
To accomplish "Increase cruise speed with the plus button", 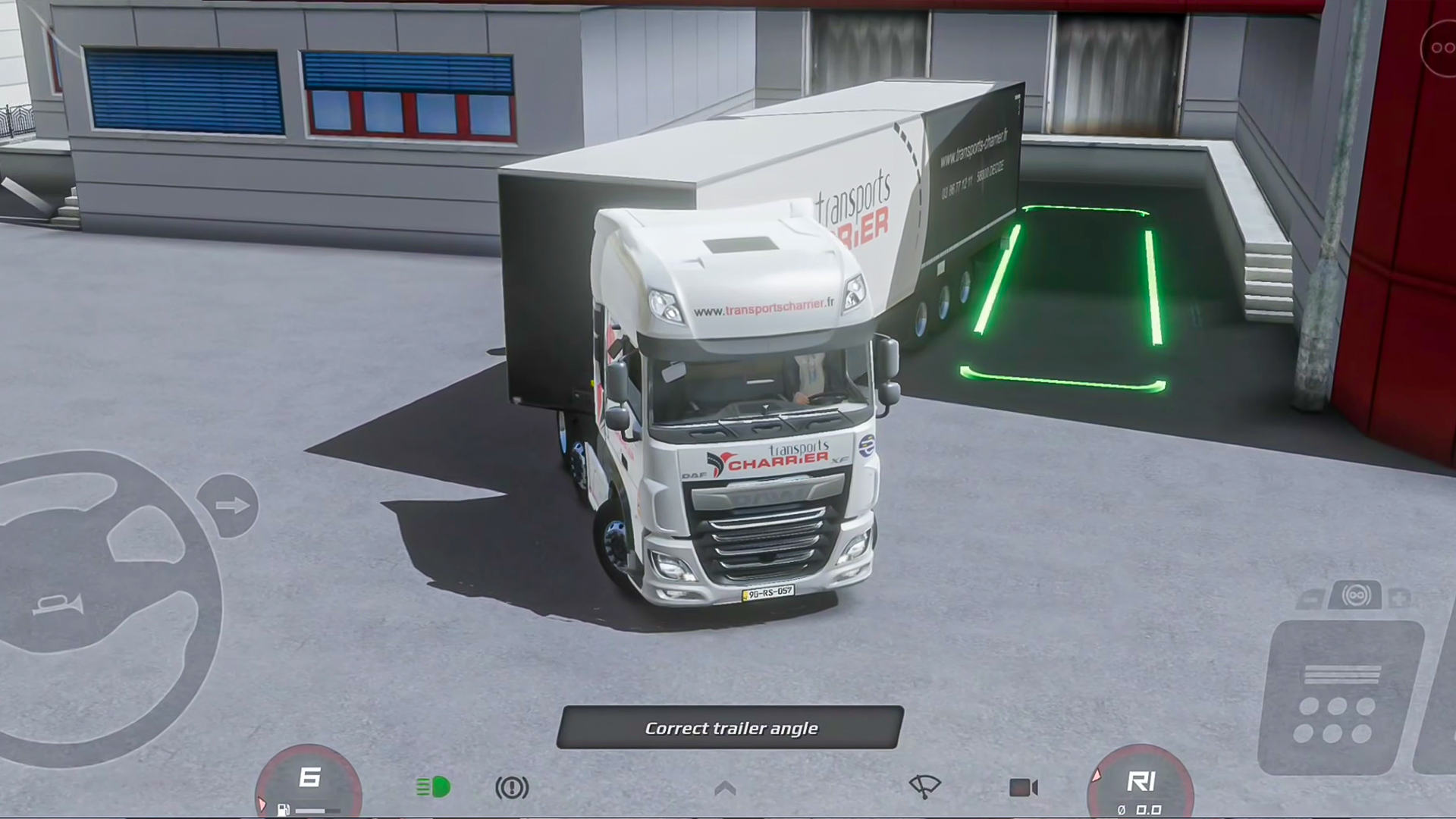I will click(x=1401, y=599).
